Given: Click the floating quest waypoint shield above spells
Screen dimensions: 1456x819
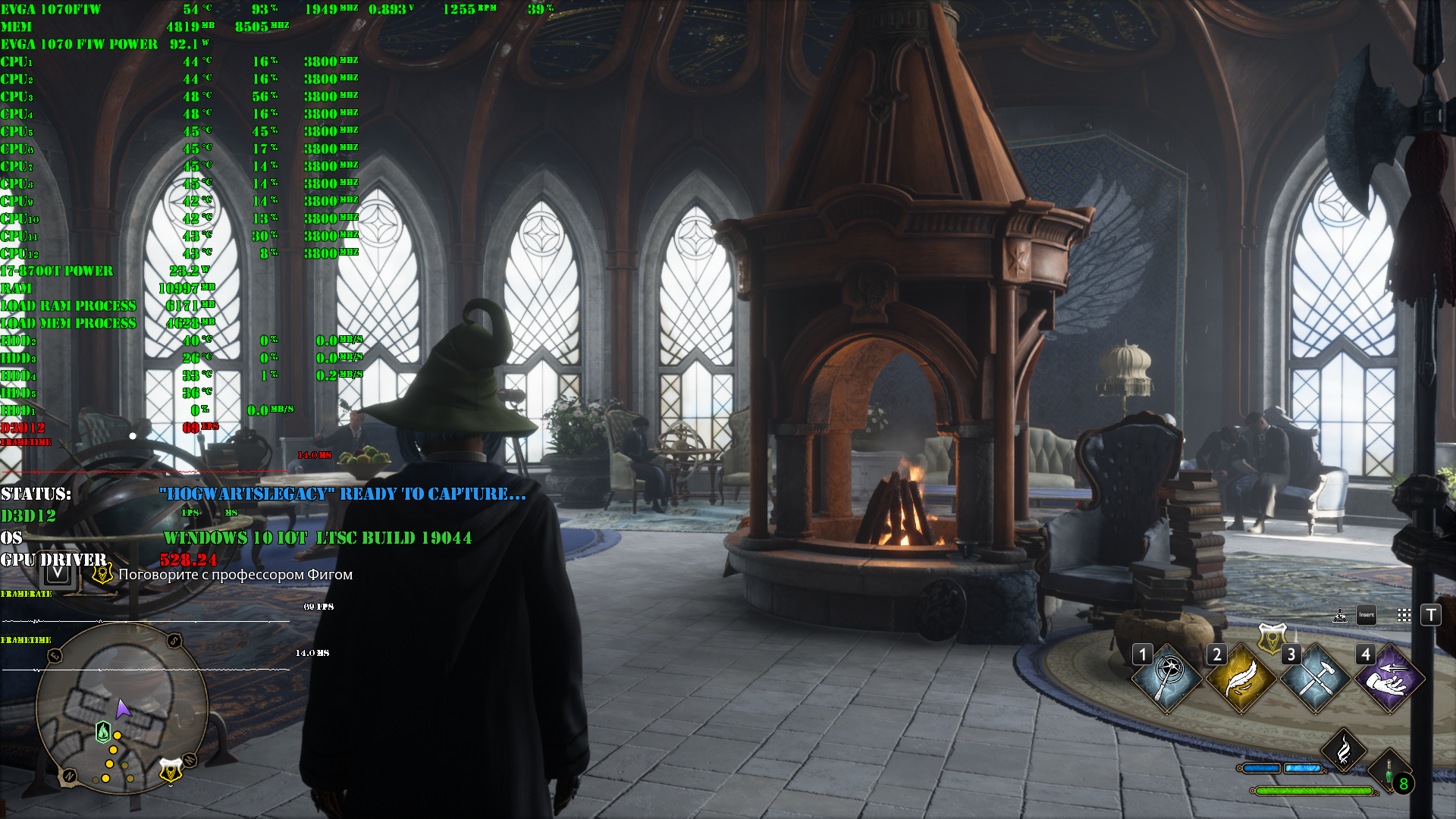Looking at the screenshot, I should pyautogui.click(x=1272, y=639).
